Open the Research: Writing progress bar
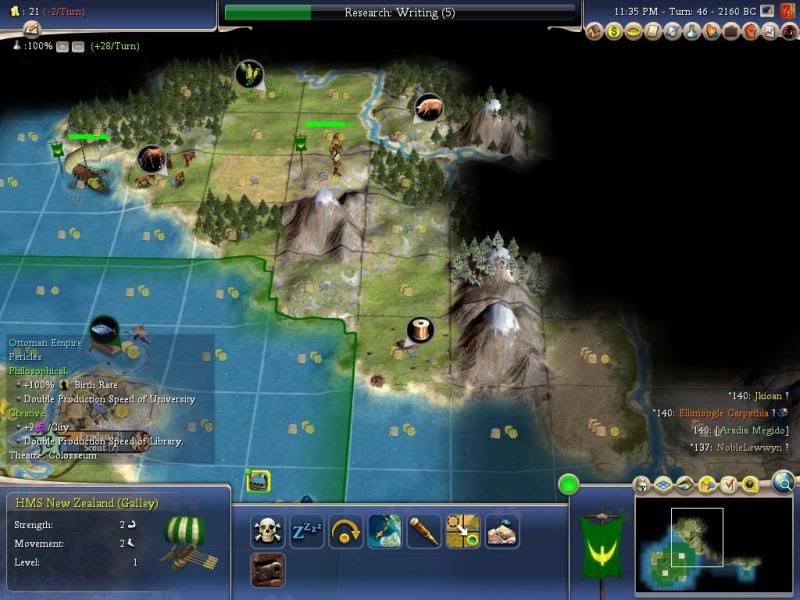This screenshot has width=800, height=600. point(400,12)
